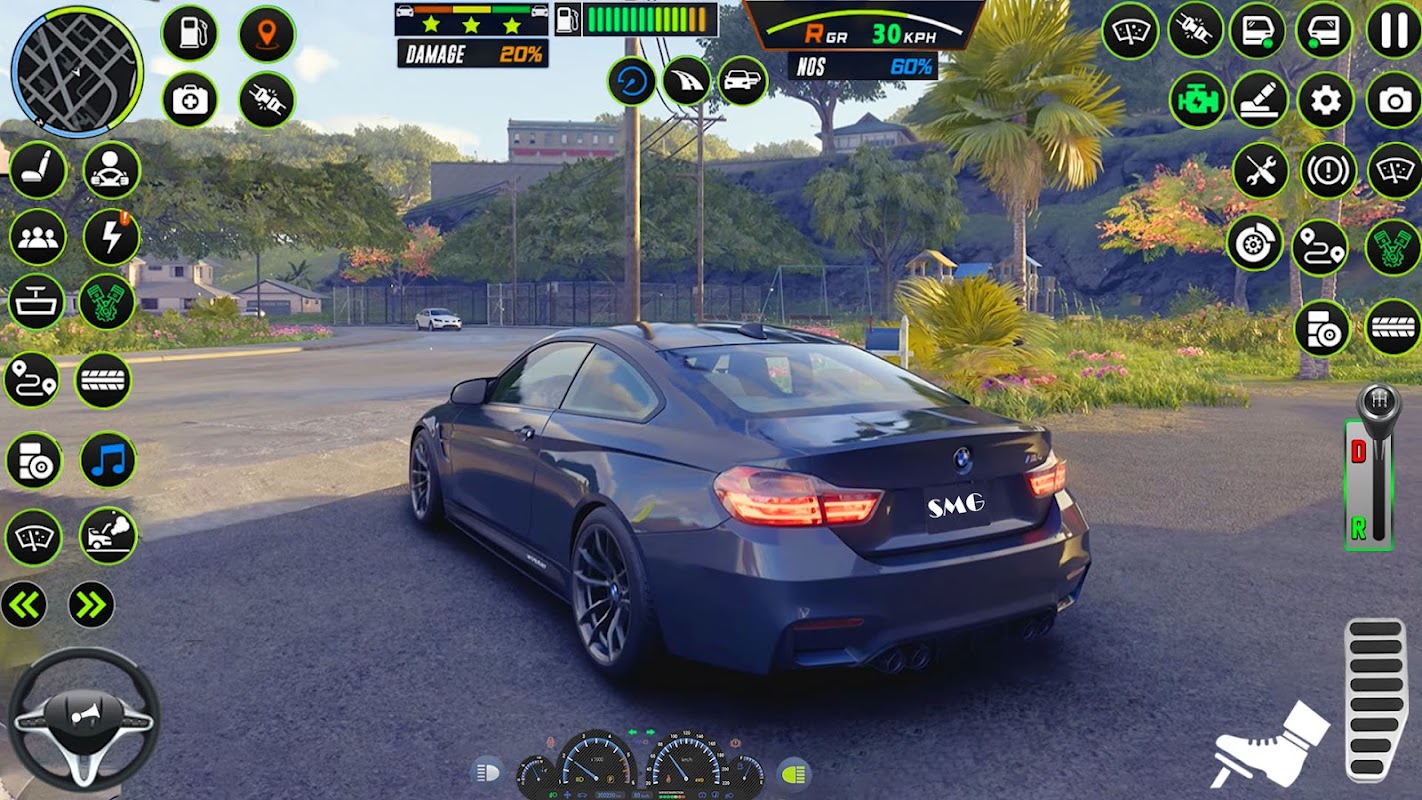The image size is (1422, 800).
Task: Click the smoking car breakdown icon
Action: pos(108,536)
